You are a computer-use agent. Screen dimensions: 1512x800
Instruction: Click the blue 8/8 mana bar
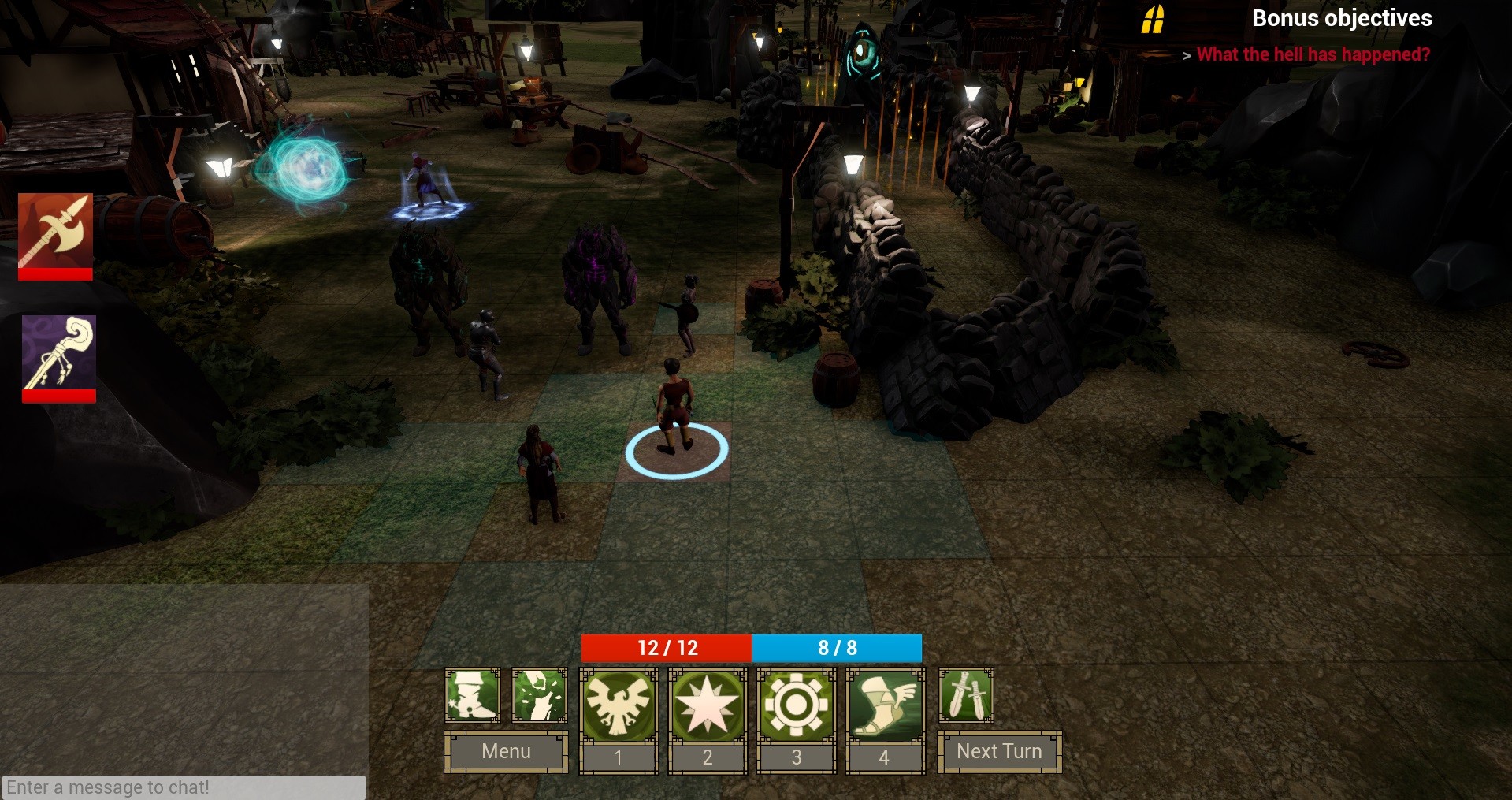point(837,648)
